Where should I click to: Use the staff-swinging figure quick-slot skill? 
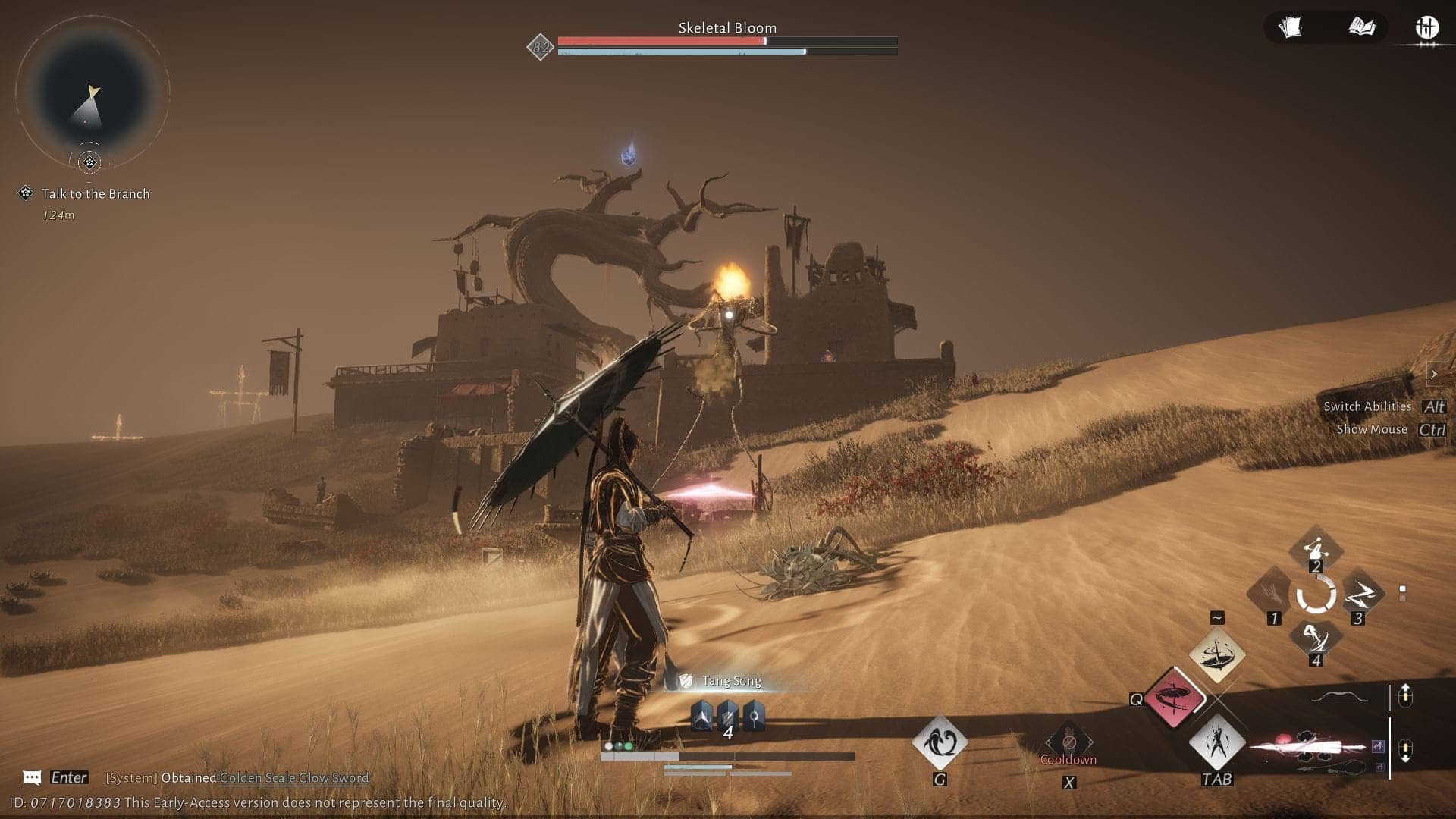pos(1316,548)
